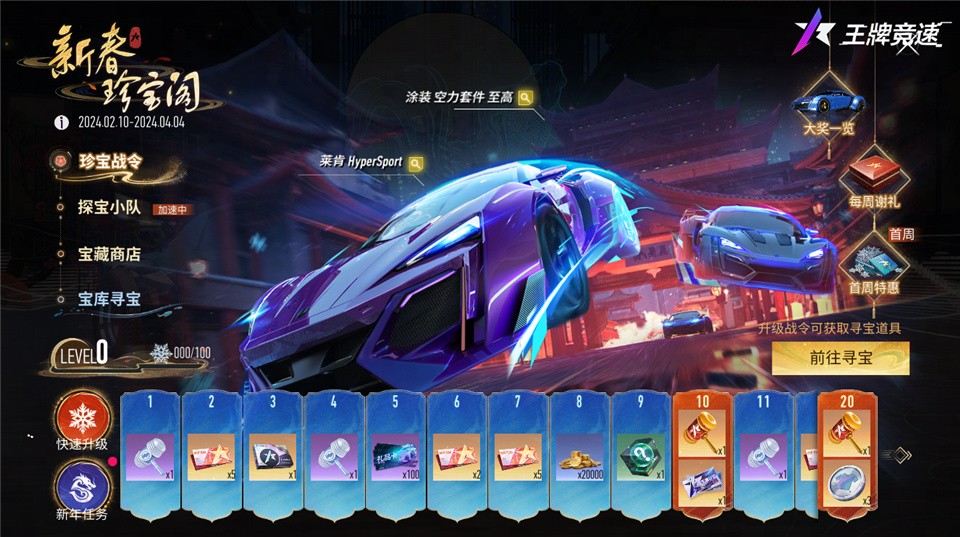This screenshot has height=537, width=960.
Task: Inspect the 莱肯 HyperSport magnifier icon
Action: tap(415, 163)
